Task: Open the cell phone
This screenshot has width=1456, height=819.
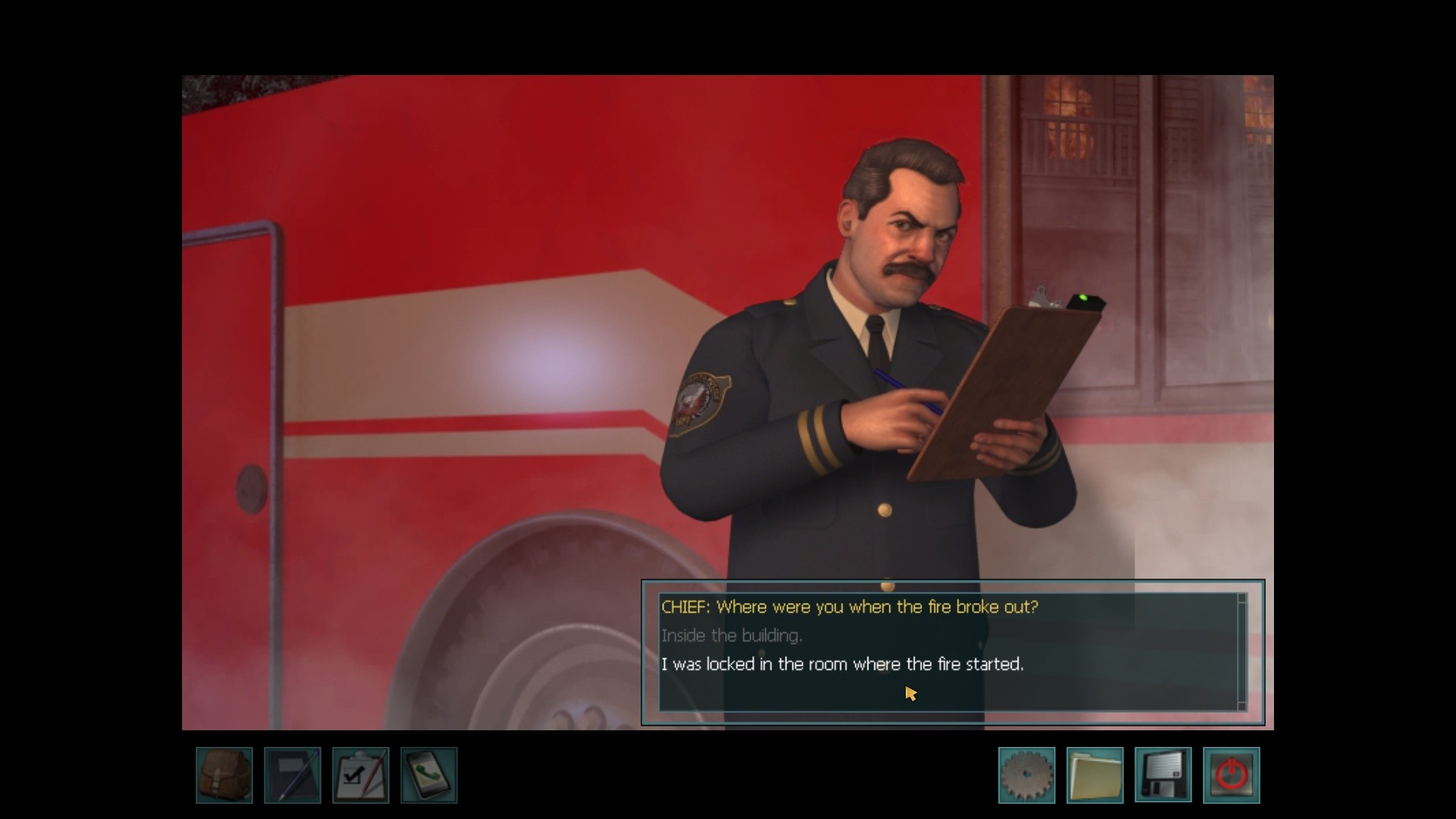Action: (429, 775)
